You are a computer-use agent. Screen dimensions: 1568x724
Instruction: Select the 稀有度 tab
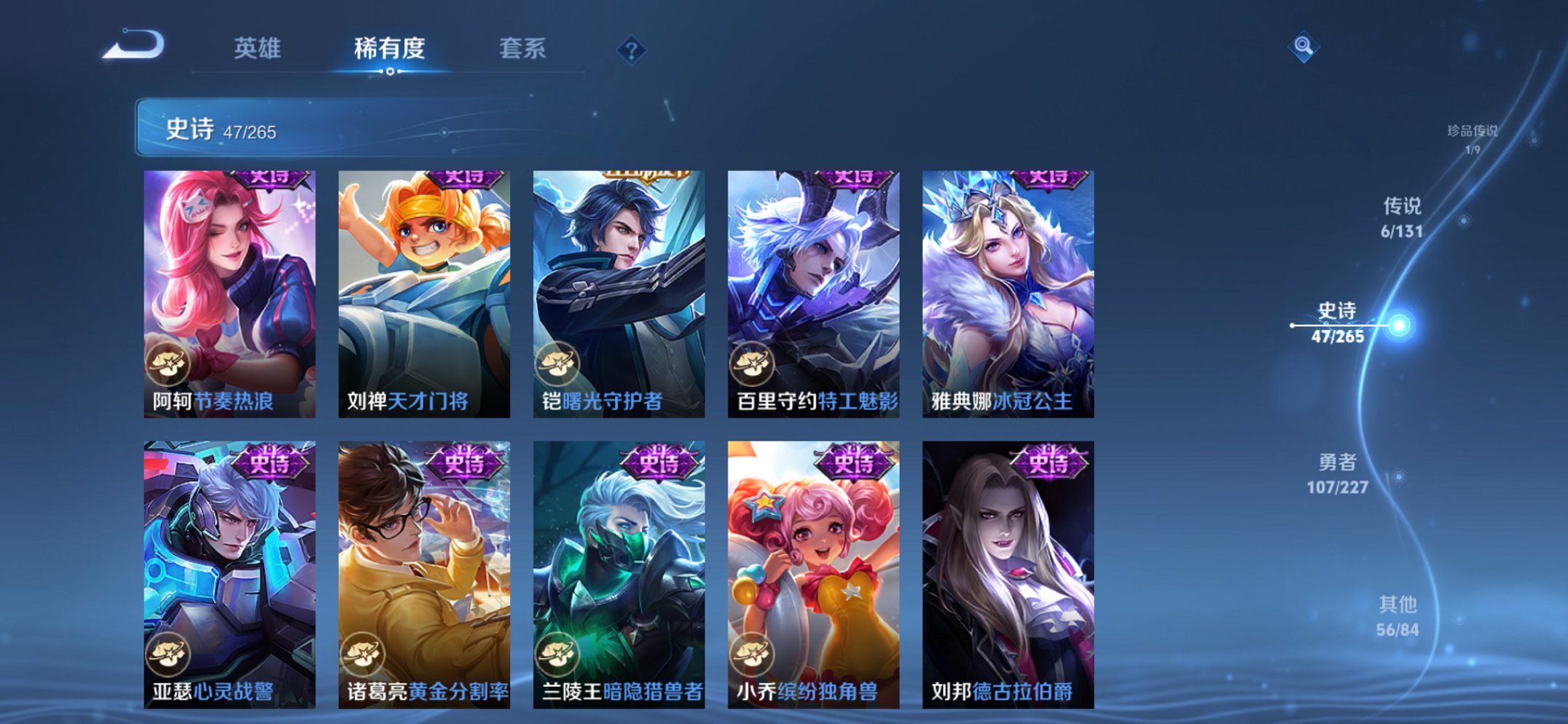pos(388,49)
